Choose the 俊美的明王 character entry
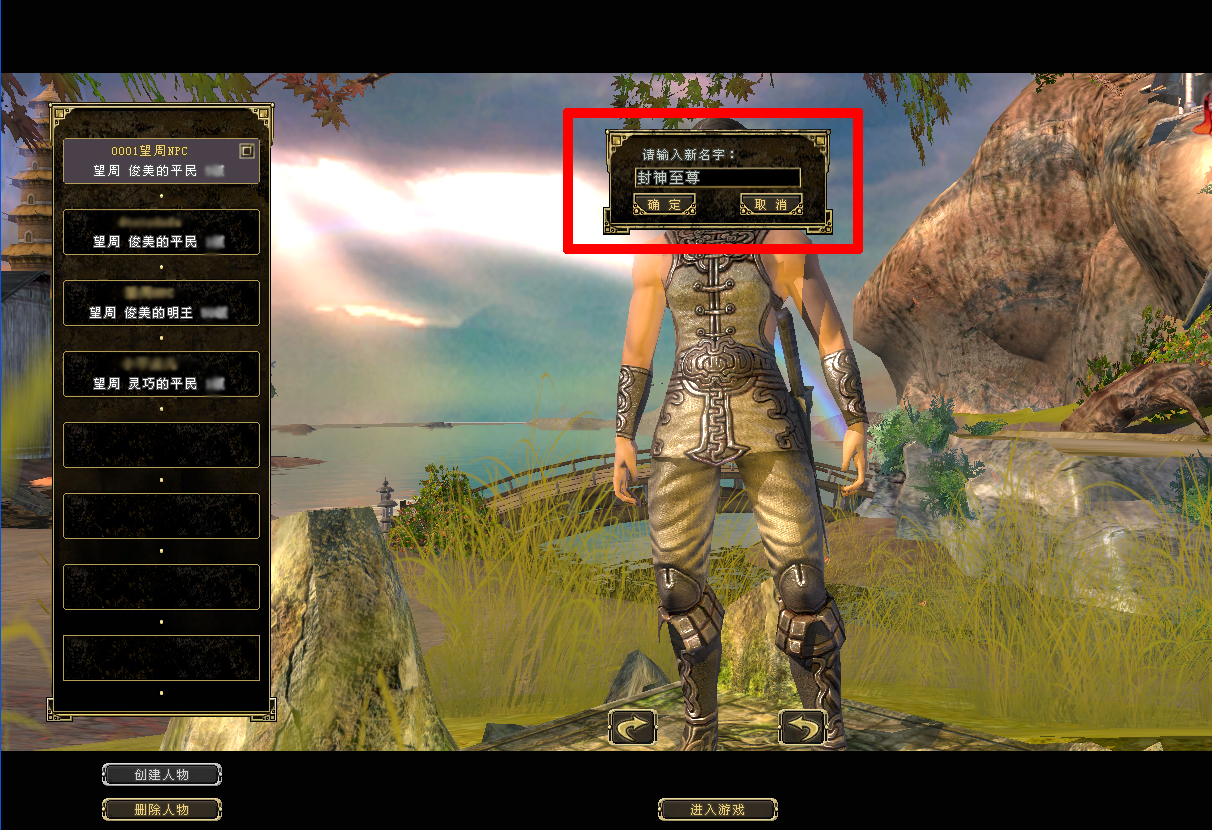The image size is (1212, 830). (x=161, y=303)
